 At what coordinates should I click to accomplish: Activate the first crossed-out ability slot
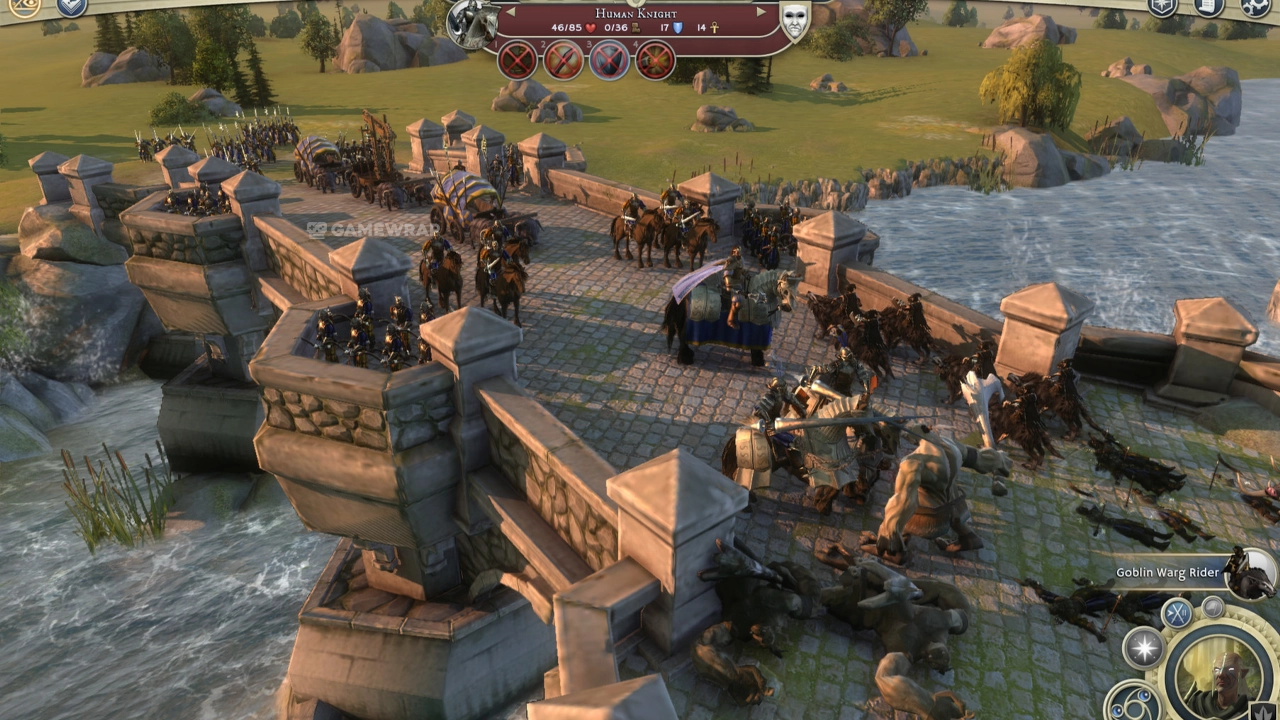(517, 60)
